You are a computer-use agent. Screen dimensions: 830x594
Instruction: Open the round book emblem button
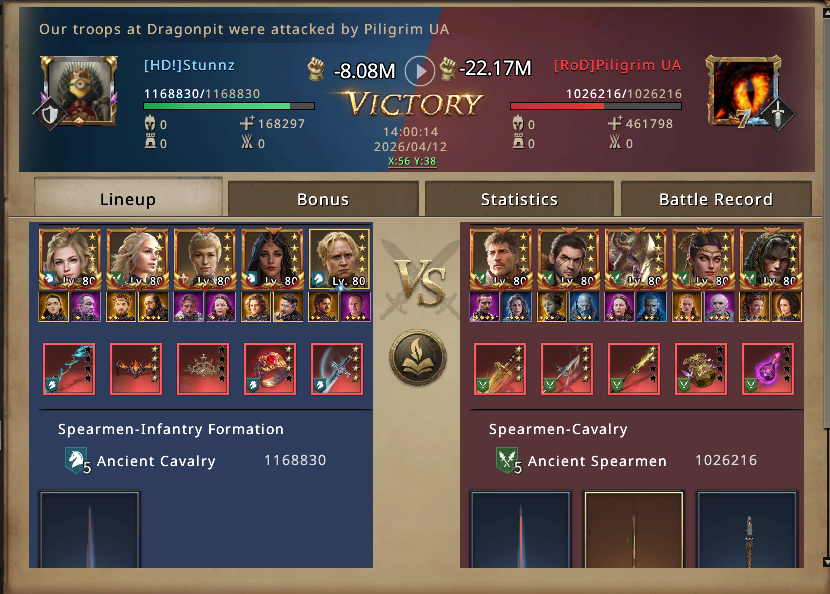[x=418, y=357]
